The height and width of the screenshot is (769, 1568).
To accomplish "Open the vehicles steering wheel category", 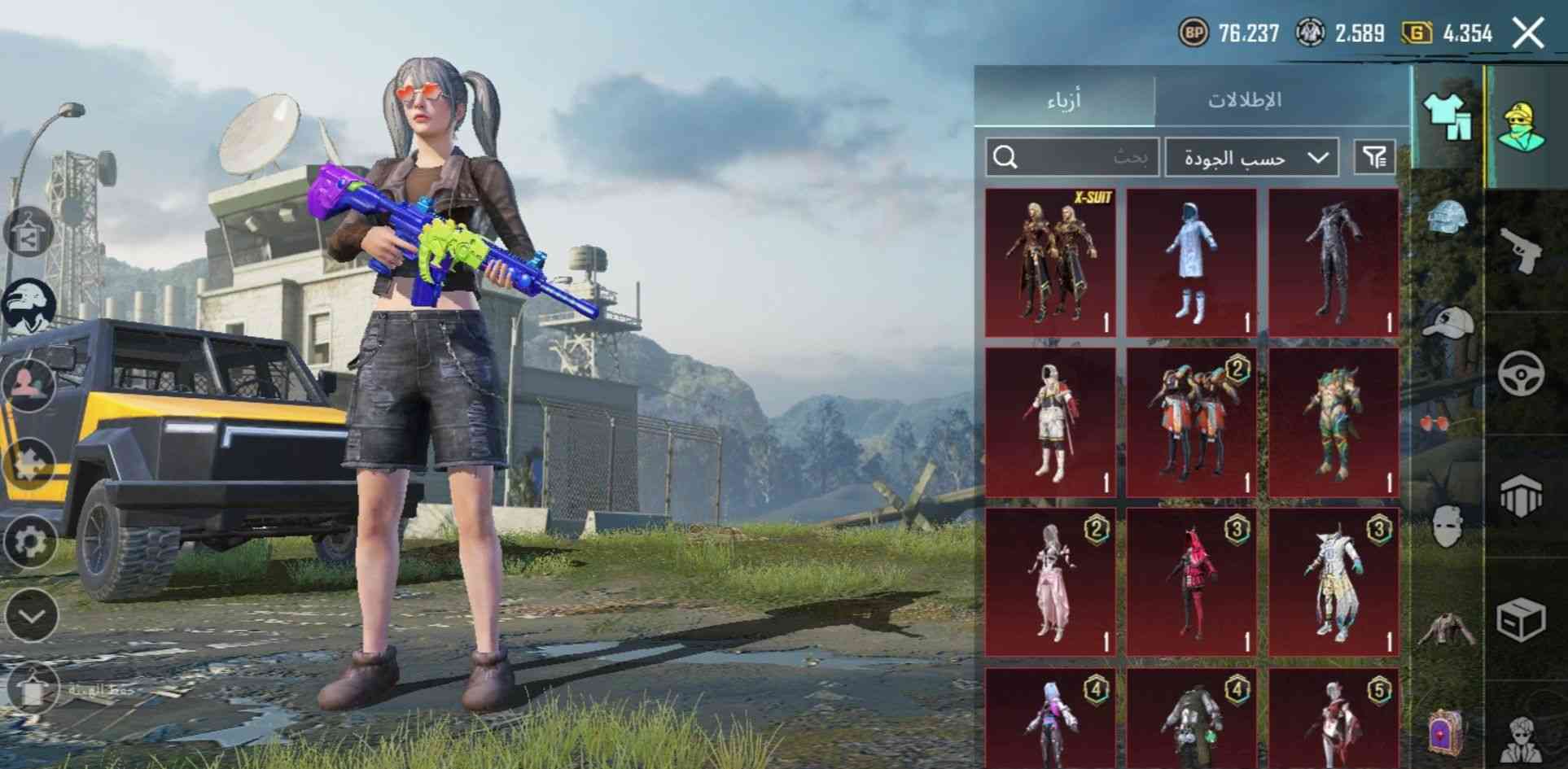I will coord(1522,374).
